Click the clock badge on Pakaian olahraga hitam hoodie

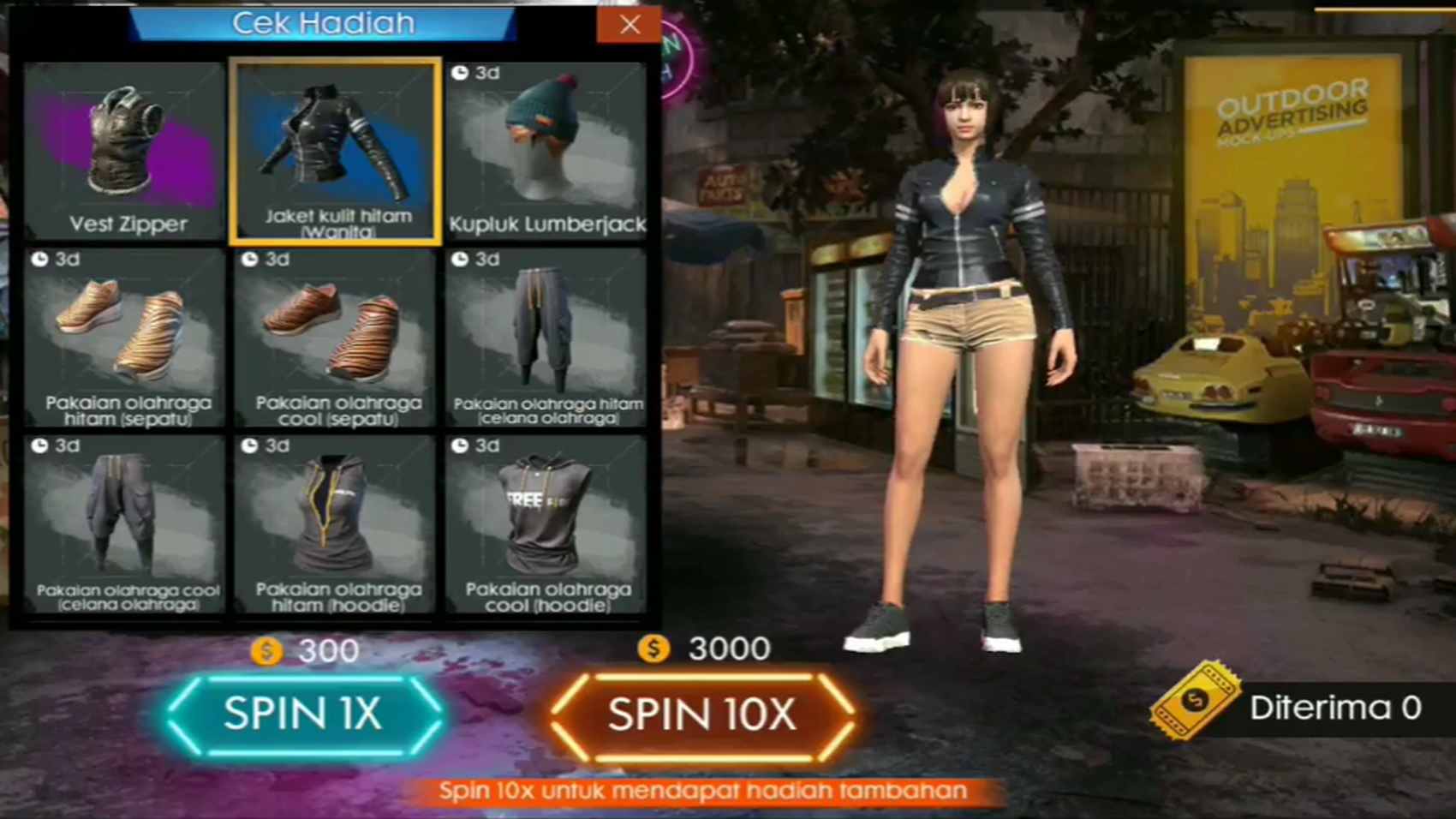(x=252, y=445)
